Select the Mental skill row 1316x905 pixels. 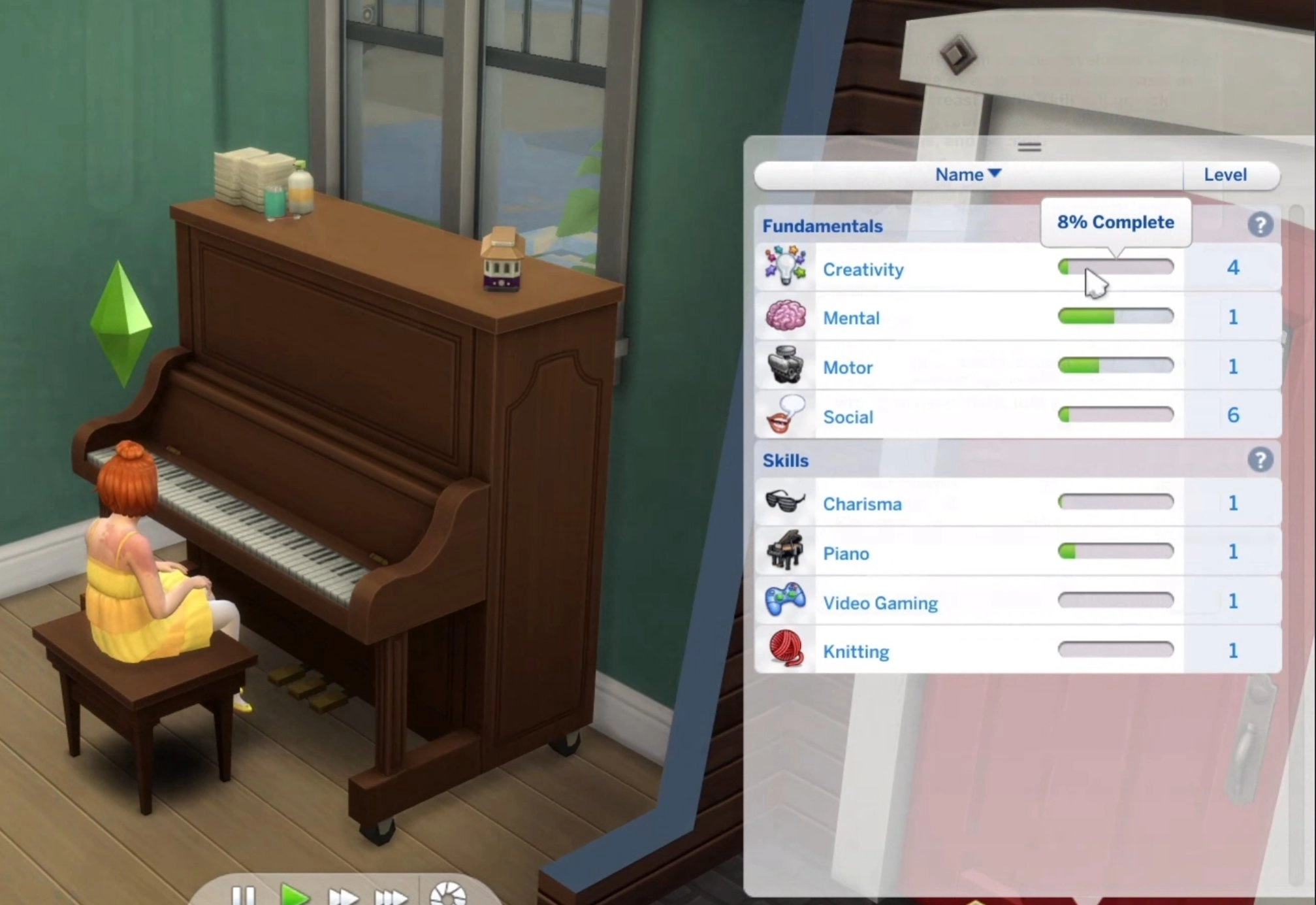click(x=851, y=318)
